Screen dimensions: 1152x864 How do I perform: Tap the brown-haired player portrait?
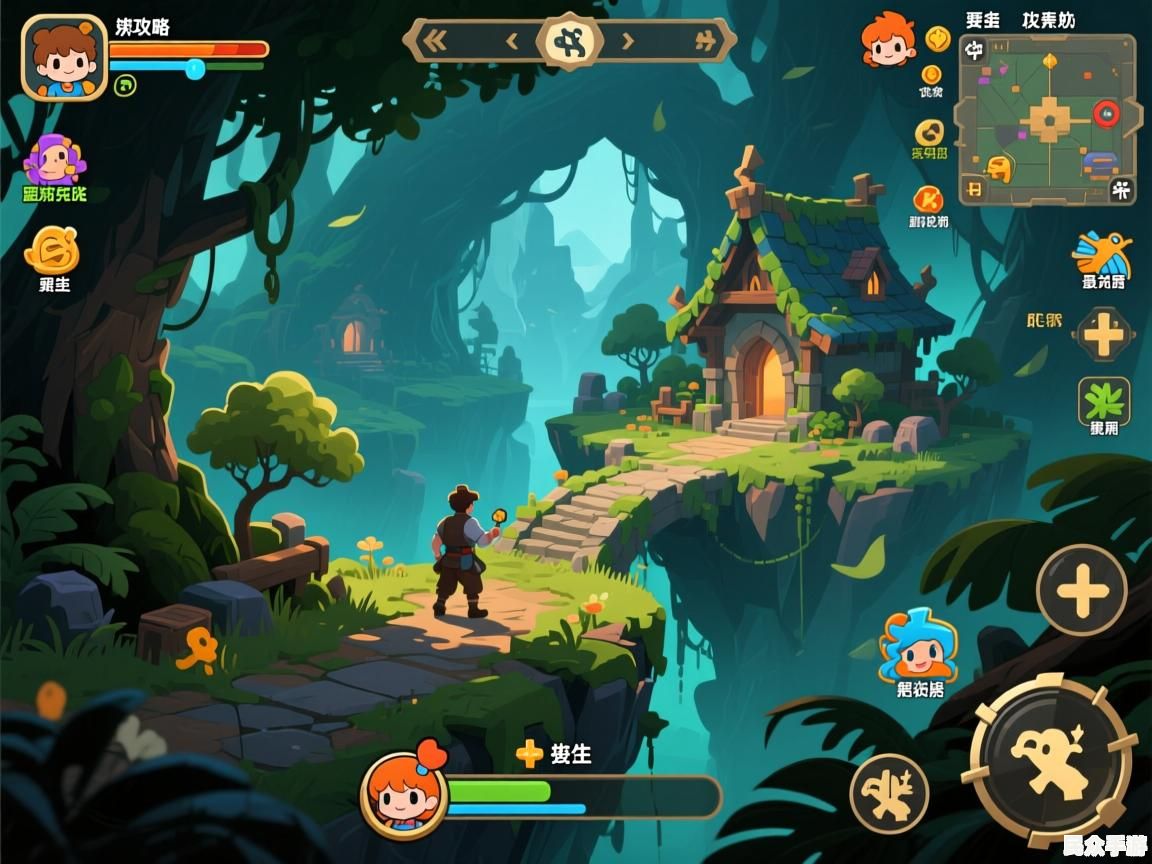(64, 57)
